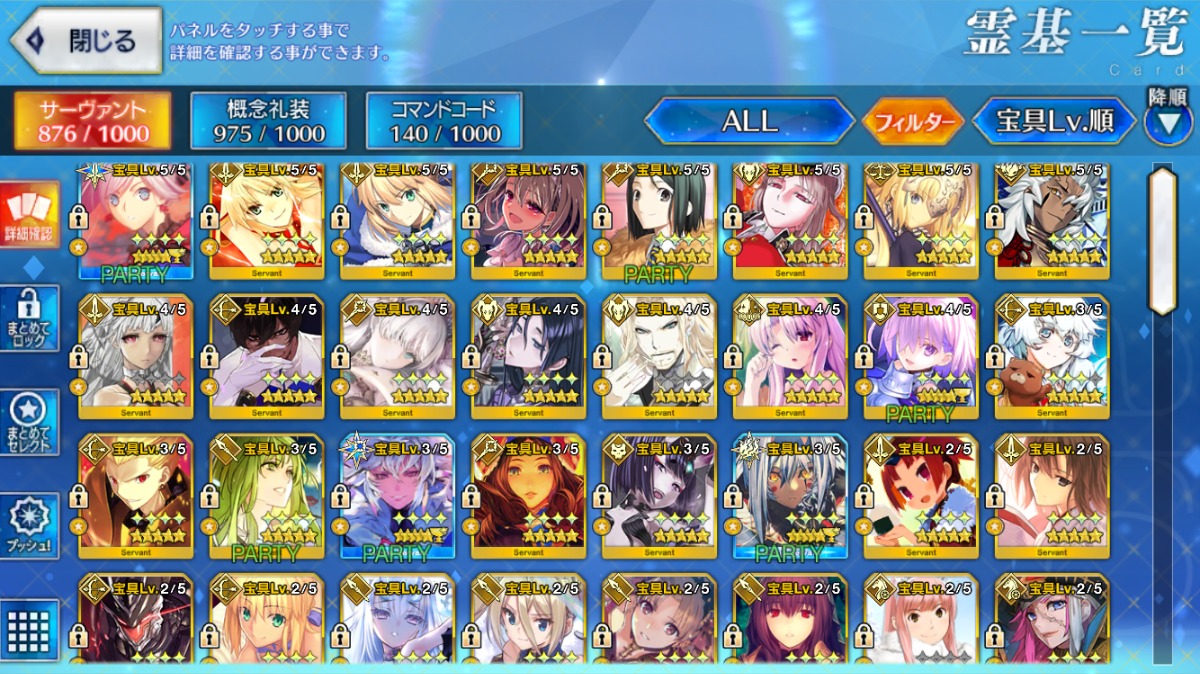Choose the dark-skinned servant covering his face
The width and height of the screenshot is (1200, 674).
point(266,357)
